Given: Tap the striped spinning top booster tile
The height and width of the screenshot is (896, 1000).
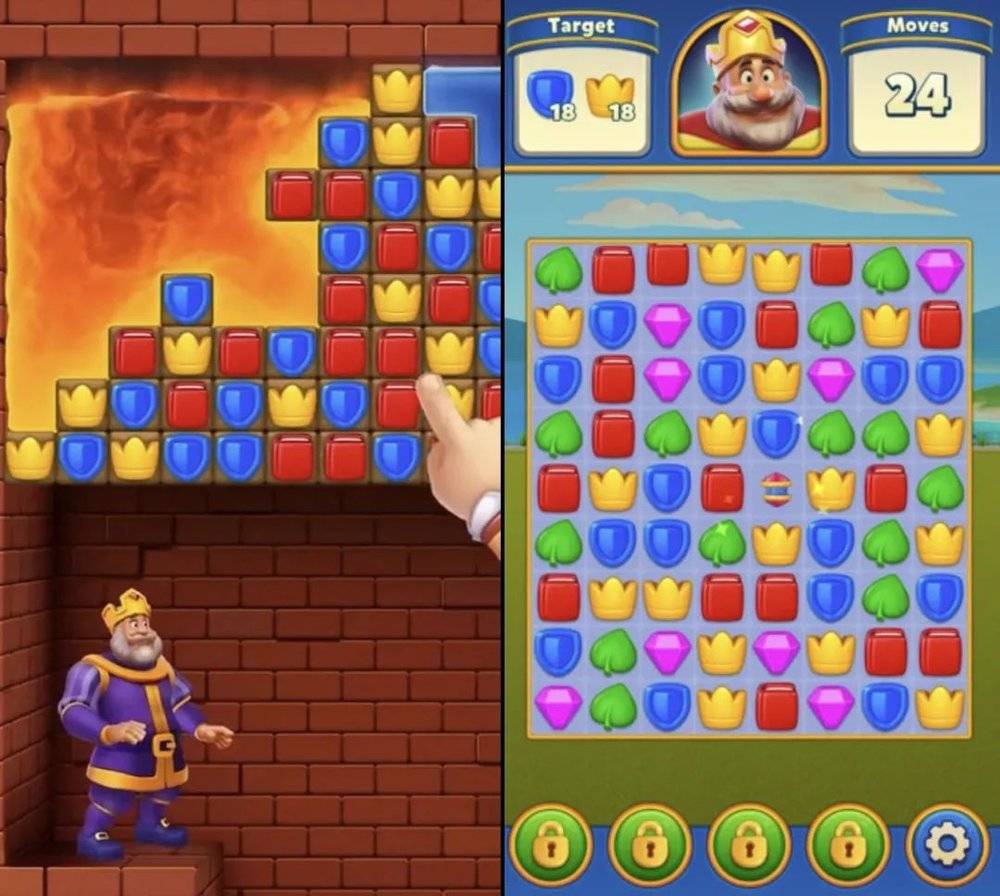Looking at the screenshot, I should click(776, 489).
